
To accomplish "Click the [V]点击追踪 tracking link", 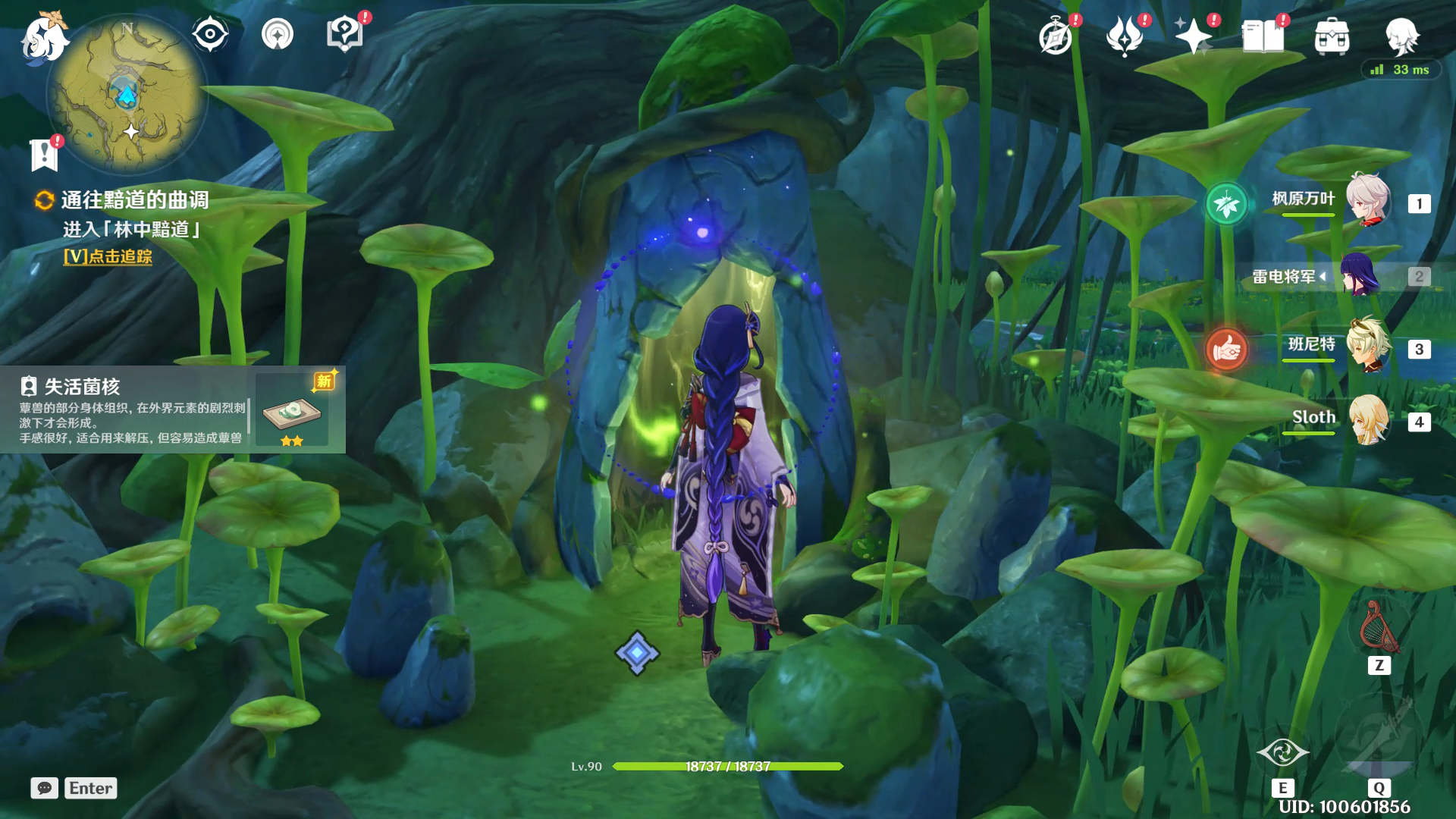I will (x=108, y=256).
